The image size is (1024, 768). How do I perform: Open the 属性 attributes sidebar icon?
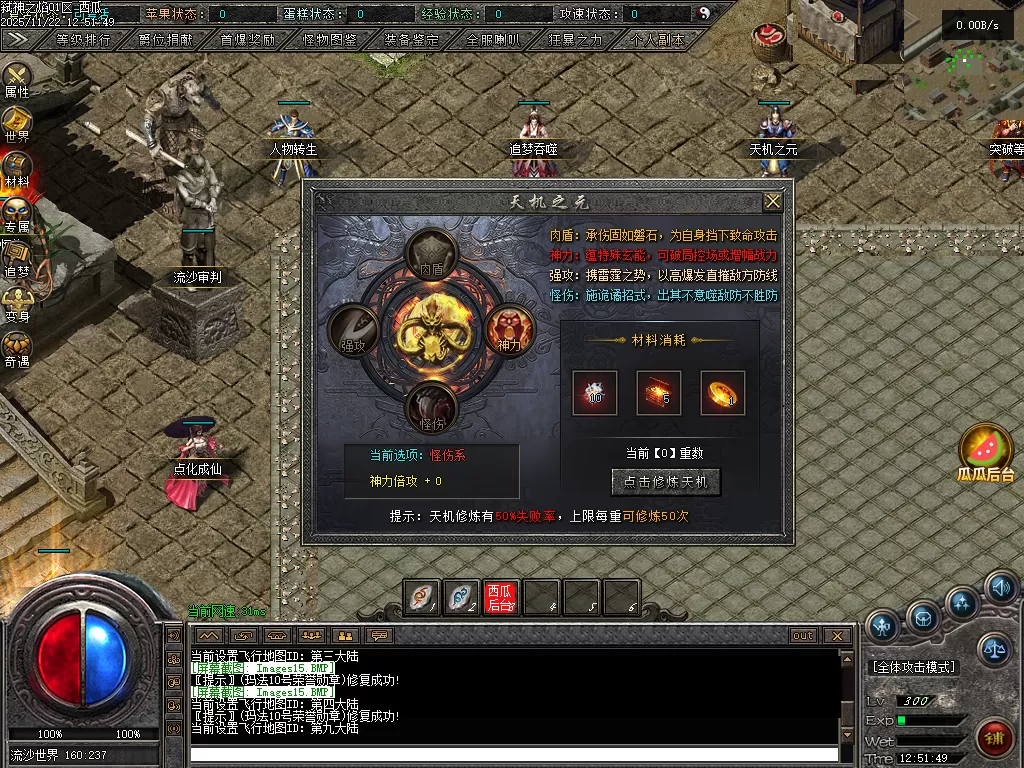17,80
